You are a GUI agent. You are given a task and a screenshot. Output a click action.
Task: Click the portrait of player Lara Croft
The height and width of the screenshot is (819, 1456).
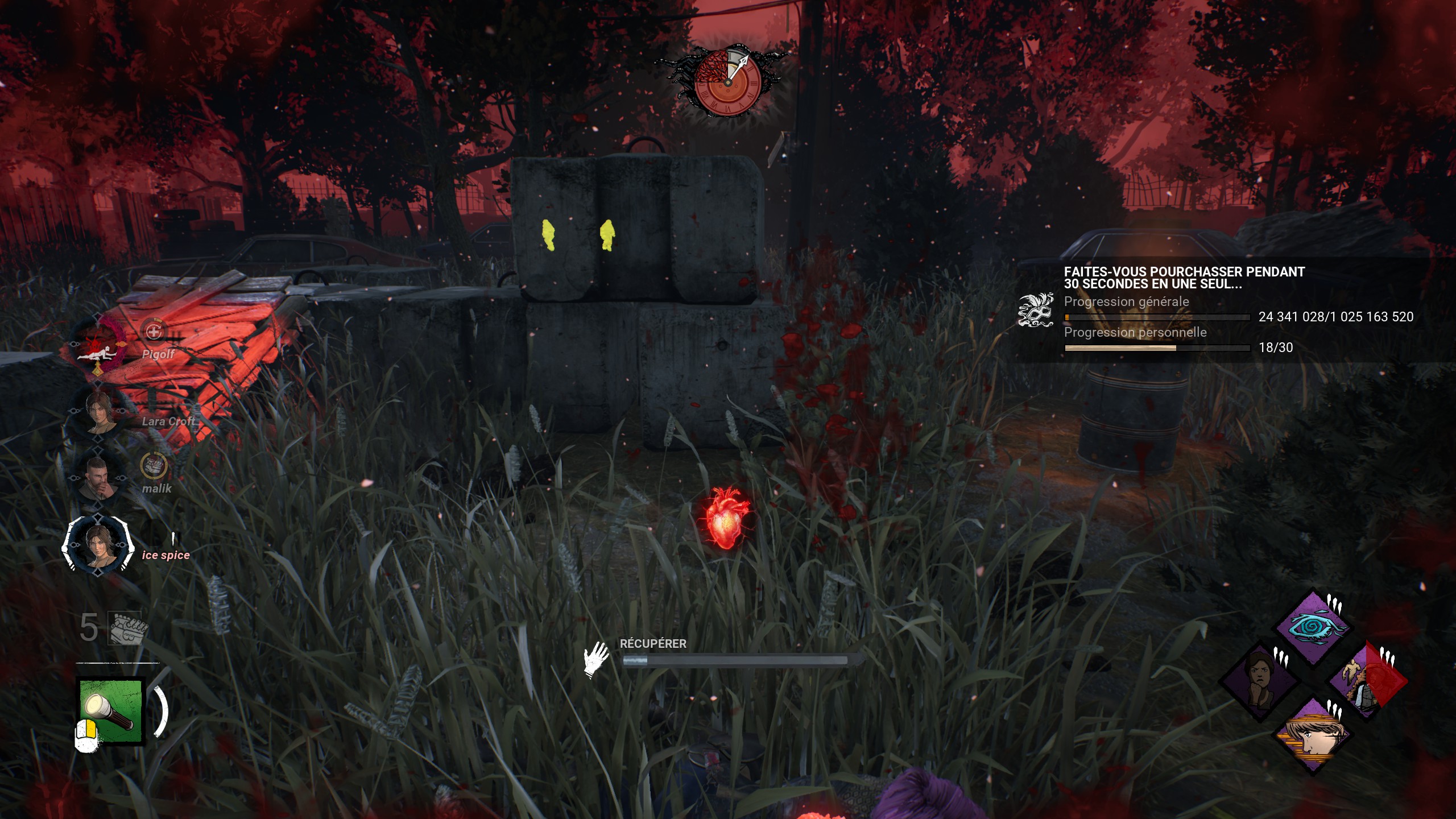pyautogui.click(x=99, y=411)
